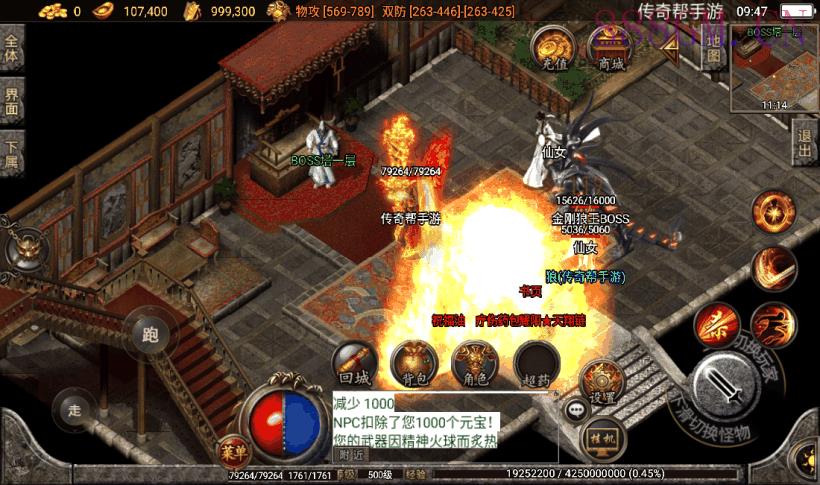Screen dimensions: 820x485
Task: Open the 设置 settings gear
Action: [602, 382]
